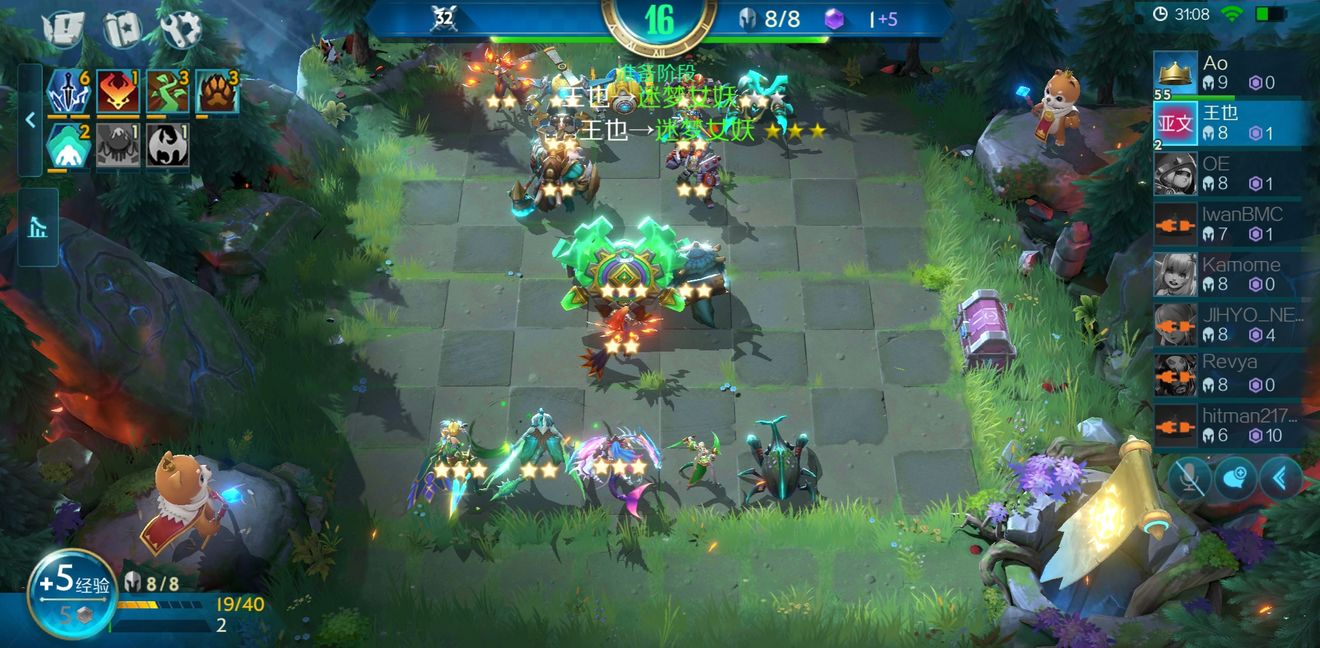Inspect the sword synergy showing 6

coord(70,92)
